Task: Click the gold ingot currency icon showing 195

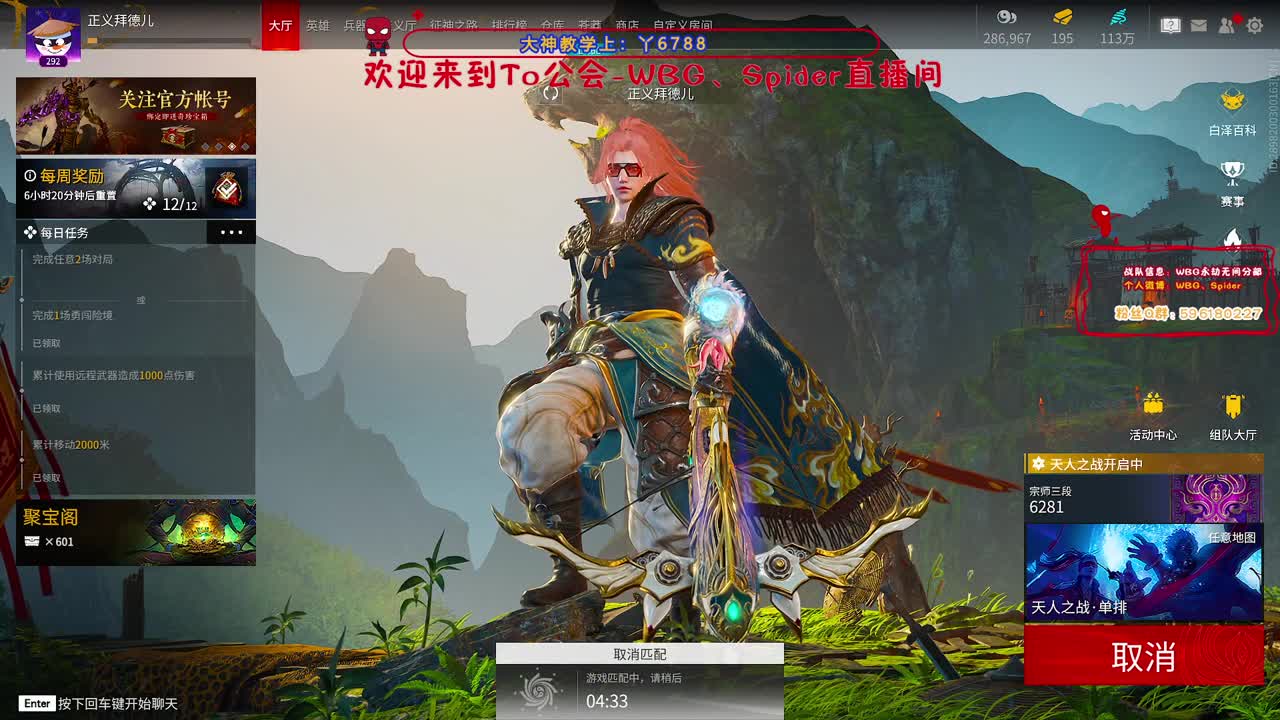Action: pos(1062,18)
